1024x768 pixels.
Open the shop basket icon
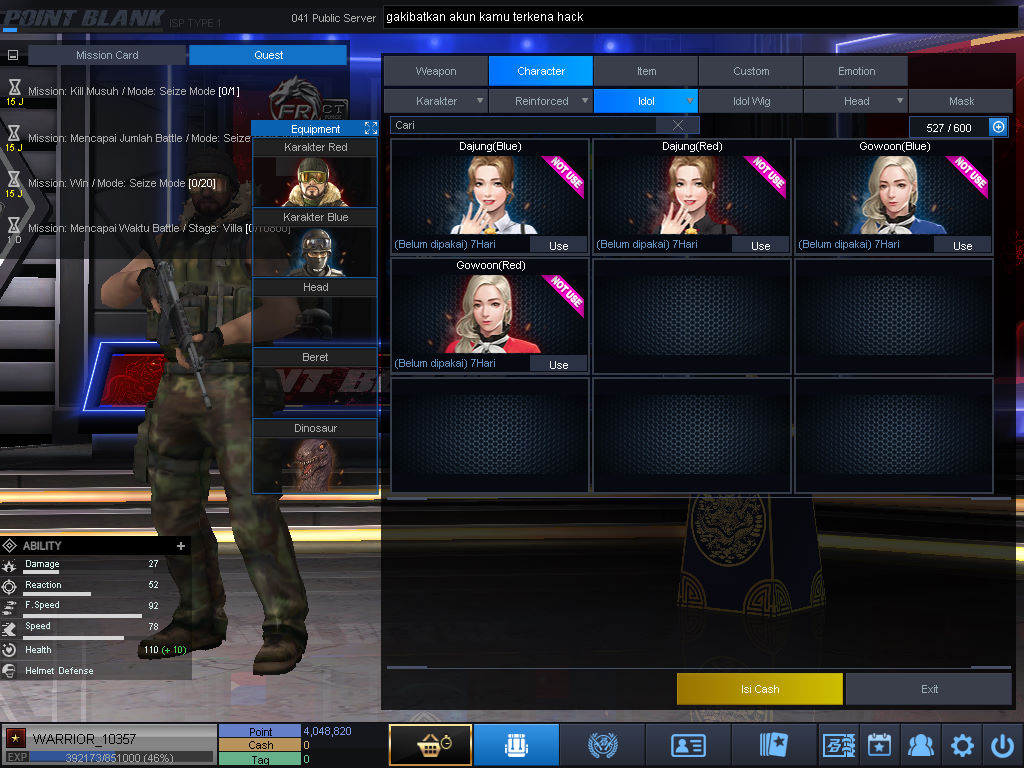pyautogui.click(x=430, y=745)
